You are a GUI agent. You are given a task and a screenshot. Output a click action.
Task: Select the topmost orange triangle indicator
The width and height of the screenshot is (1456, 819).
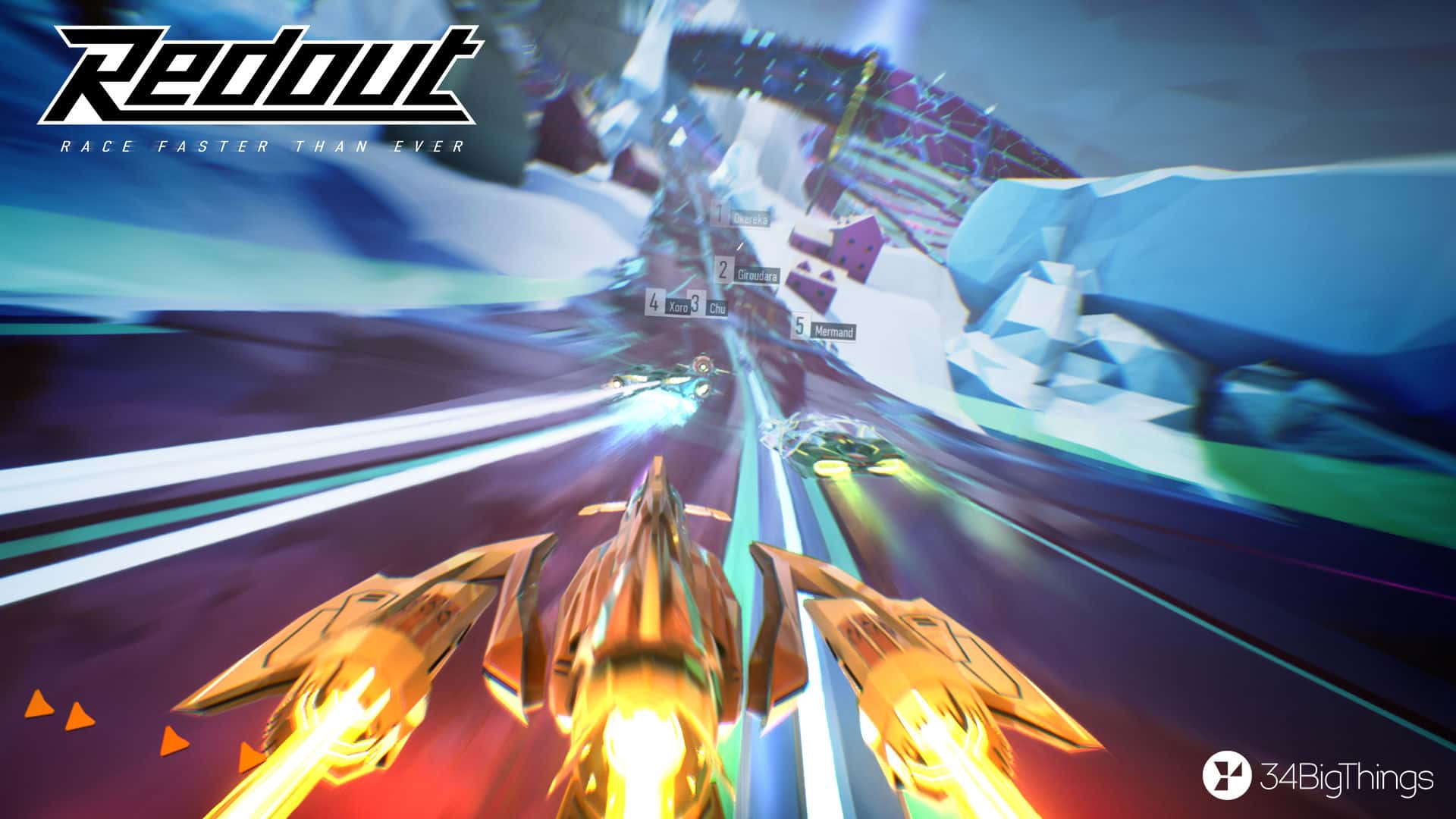click(x=38, y=703)
